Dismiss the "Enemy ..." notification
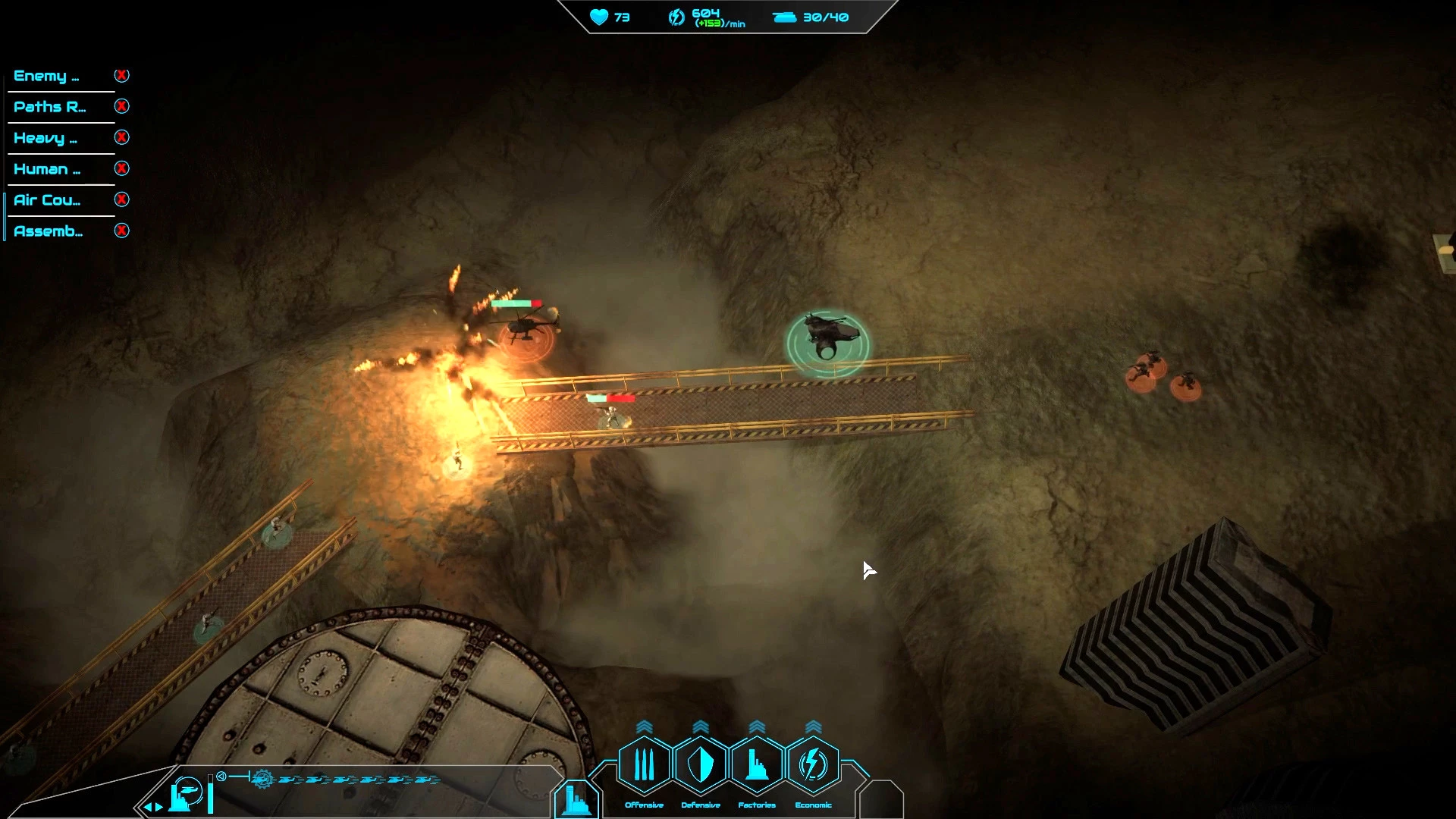The width and height of the screenshot is (1456, 819). (121, 75)
